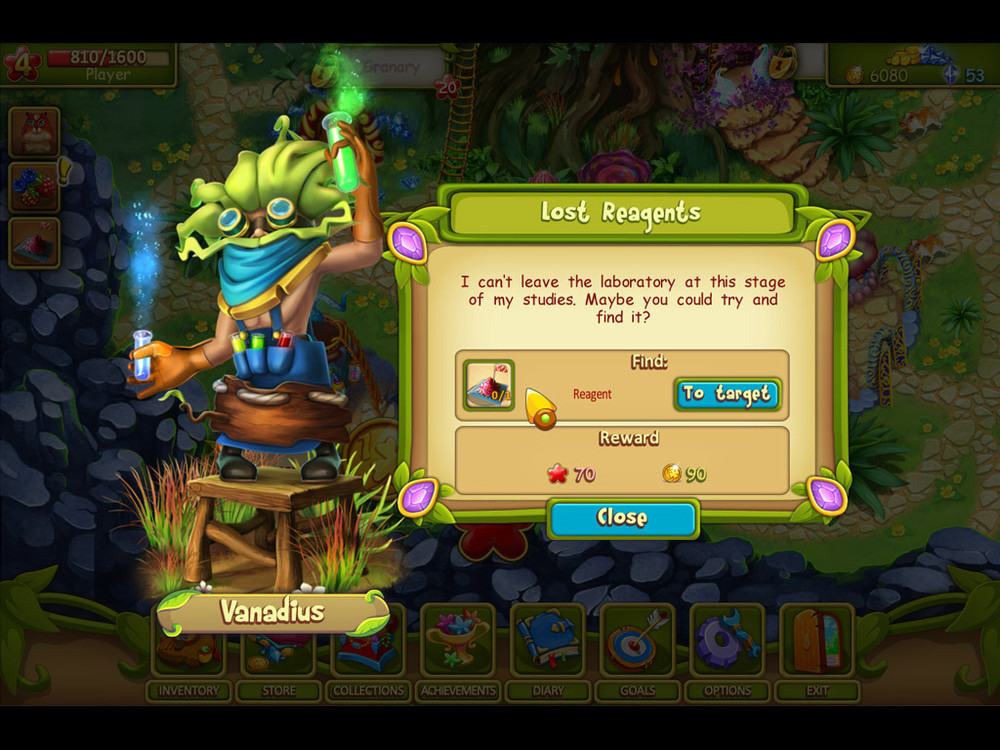Open the berries quest with exclamation mark
The width and height of the screenshot is (1000, 750).
coord(35,187)
